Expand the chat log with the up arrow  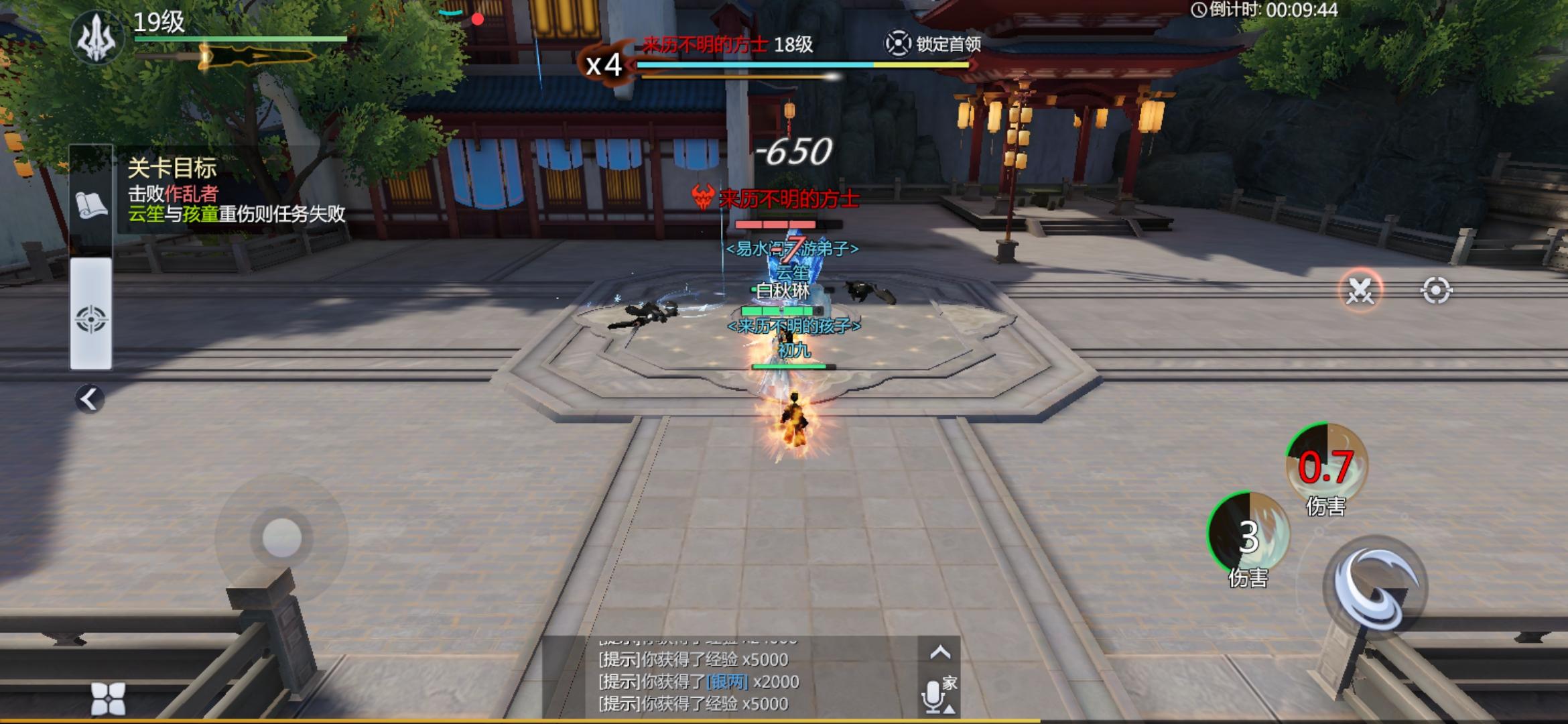coord(940,652)
